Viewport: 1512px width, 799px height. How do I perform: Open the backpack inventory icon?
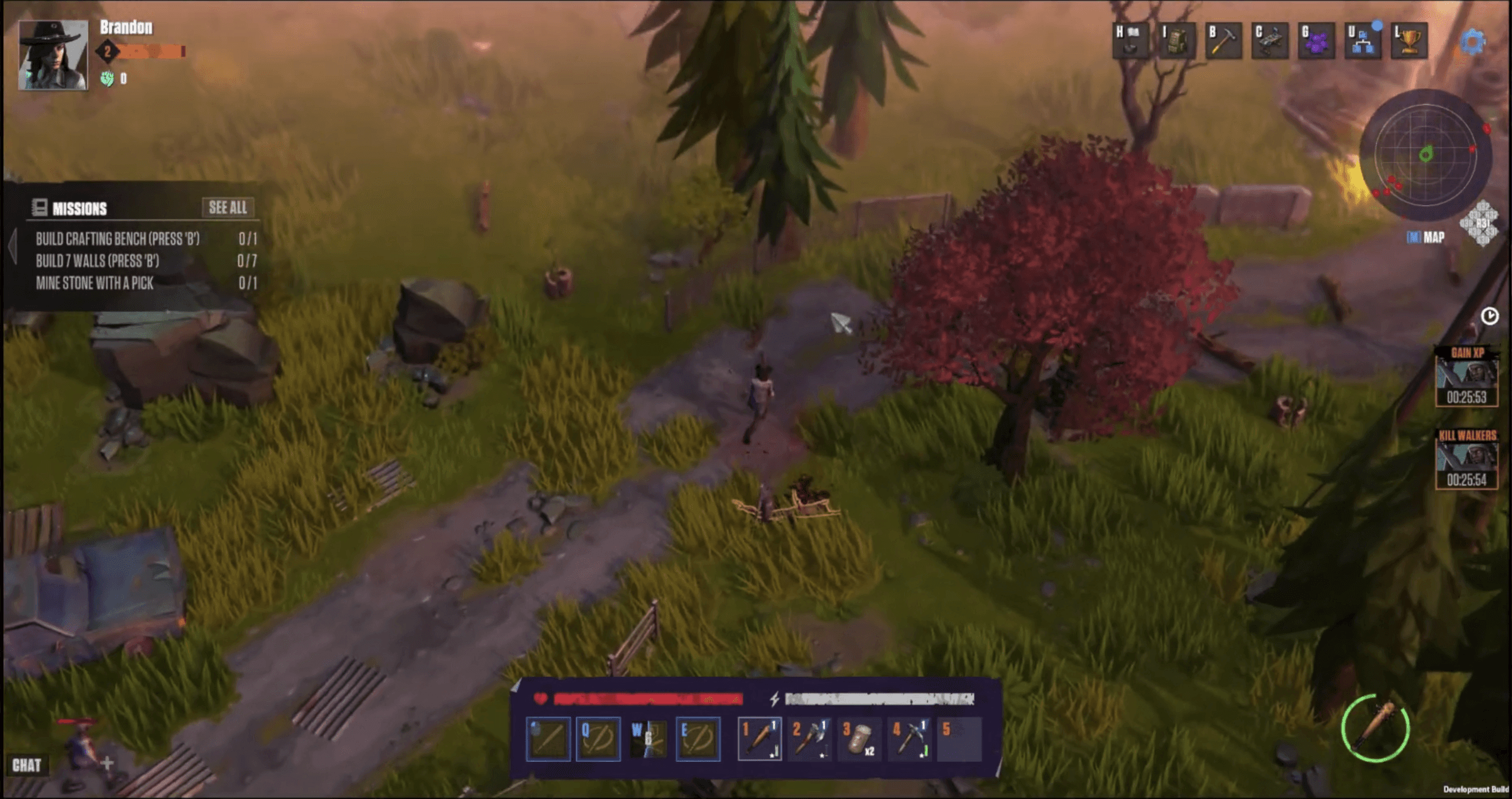[x=1176, y=41]
